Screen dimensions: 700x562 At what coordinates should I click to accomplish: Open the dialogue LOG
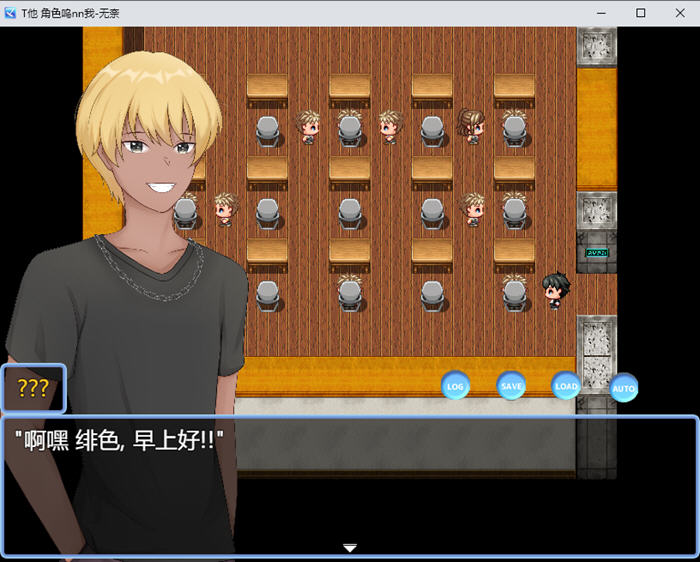coord(456,385)
